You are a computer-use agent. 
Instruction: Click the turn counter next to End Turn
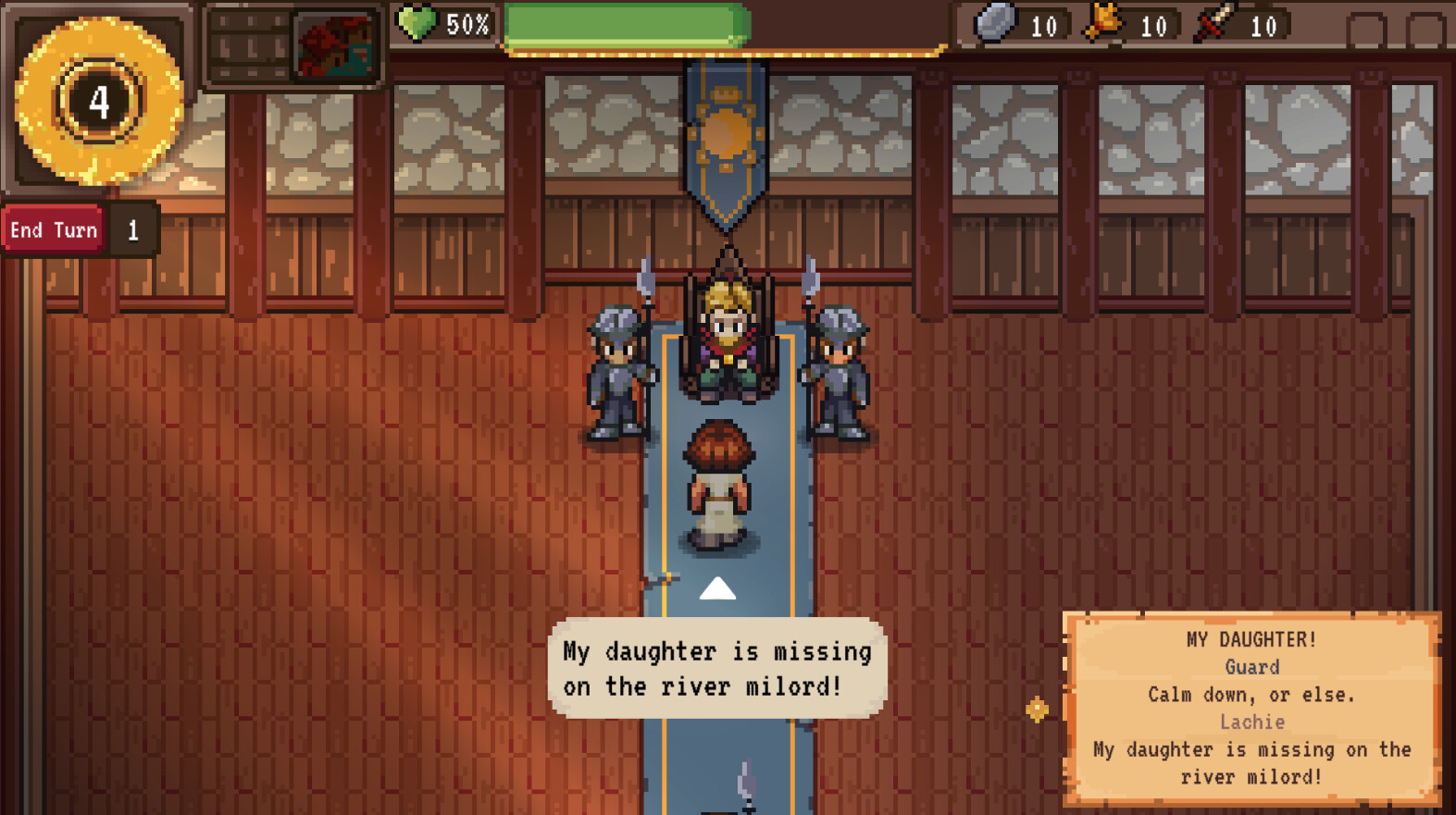point(133,229)
